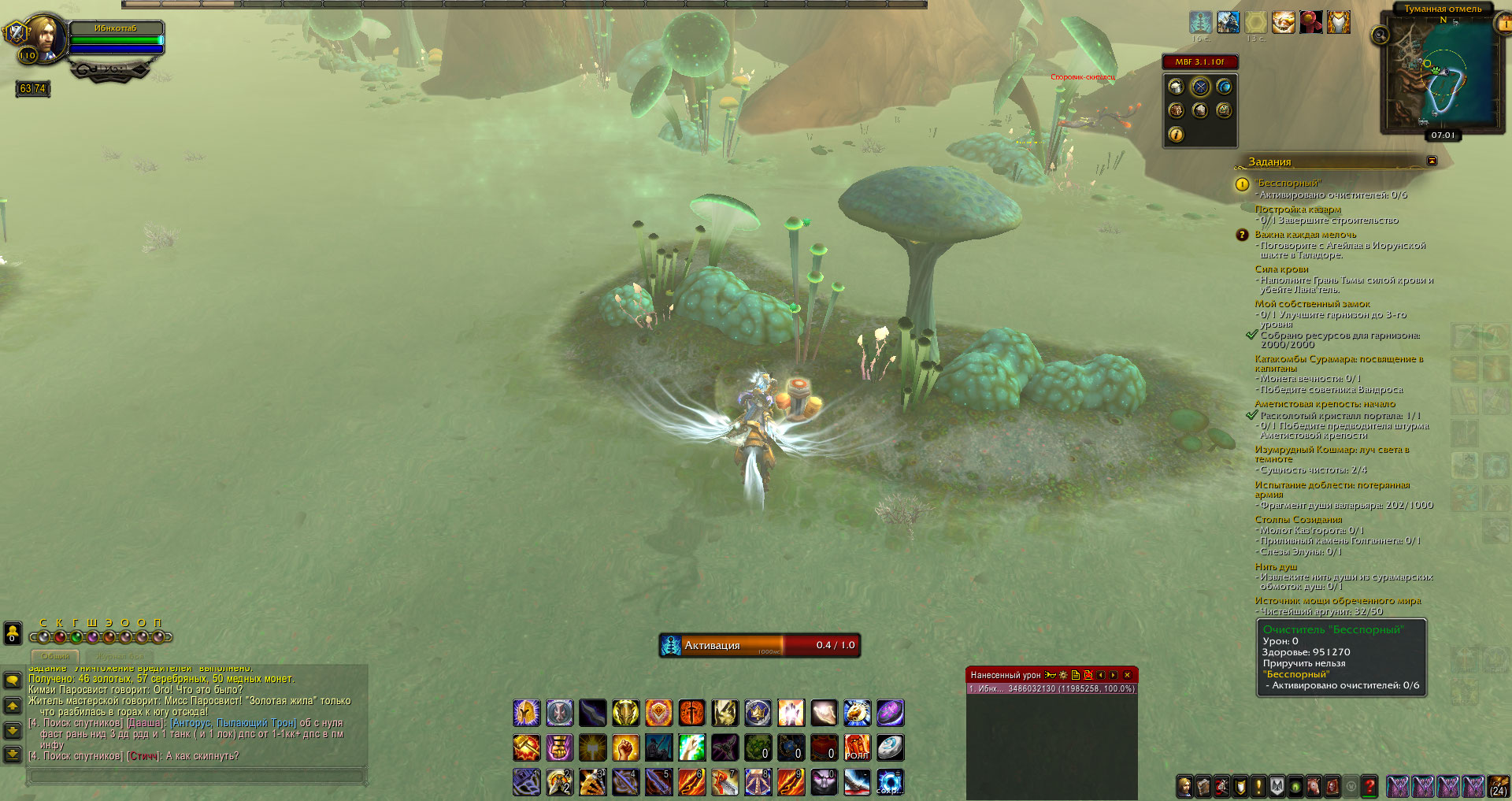This screenshot has width=1512, height=801.
Task: Open the "Мой собственный замок" quest
Action: click(1312, 304)
